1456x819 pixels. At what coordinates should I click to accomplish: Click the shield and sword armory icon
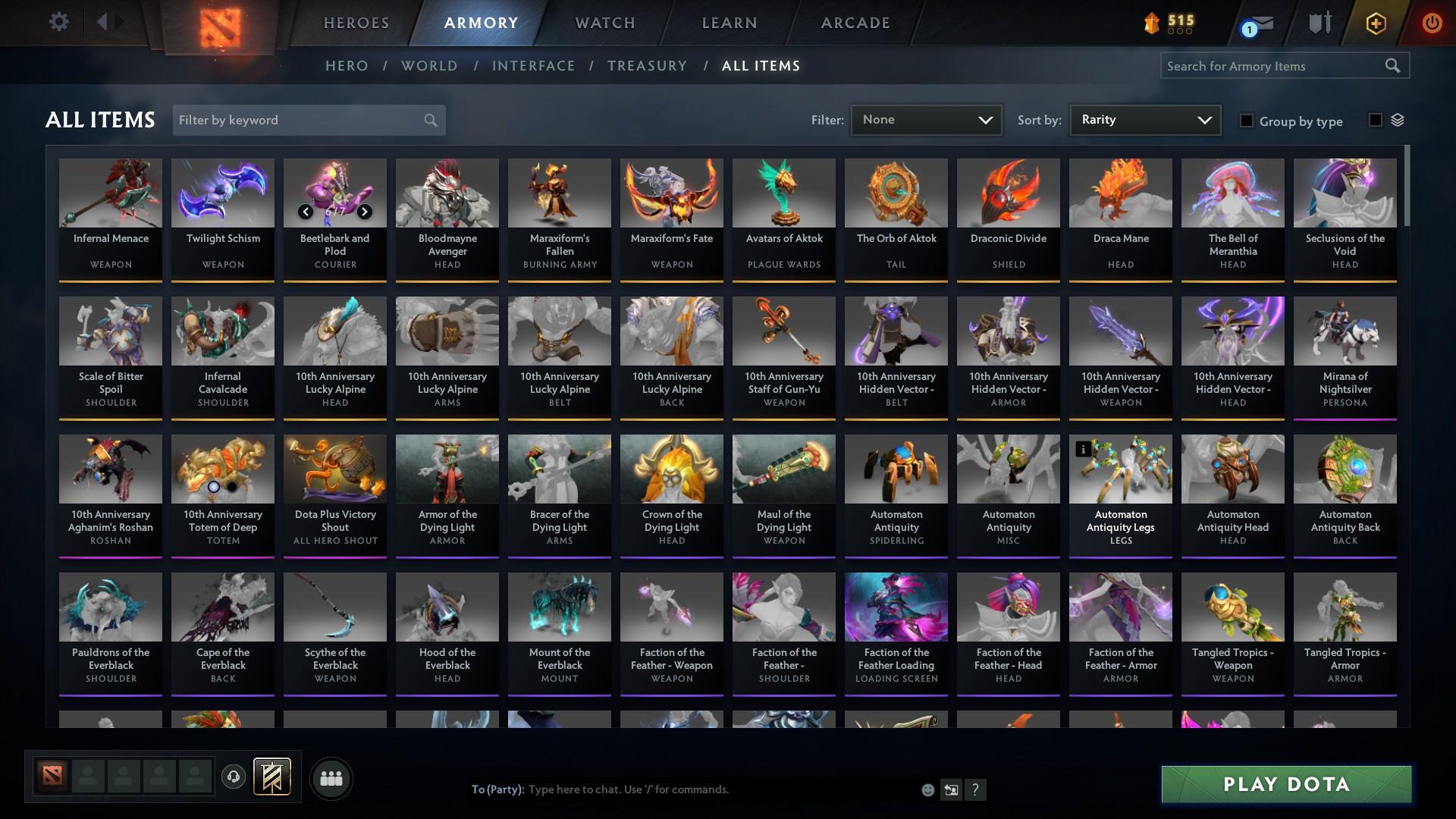click(x=1319, y=23)
